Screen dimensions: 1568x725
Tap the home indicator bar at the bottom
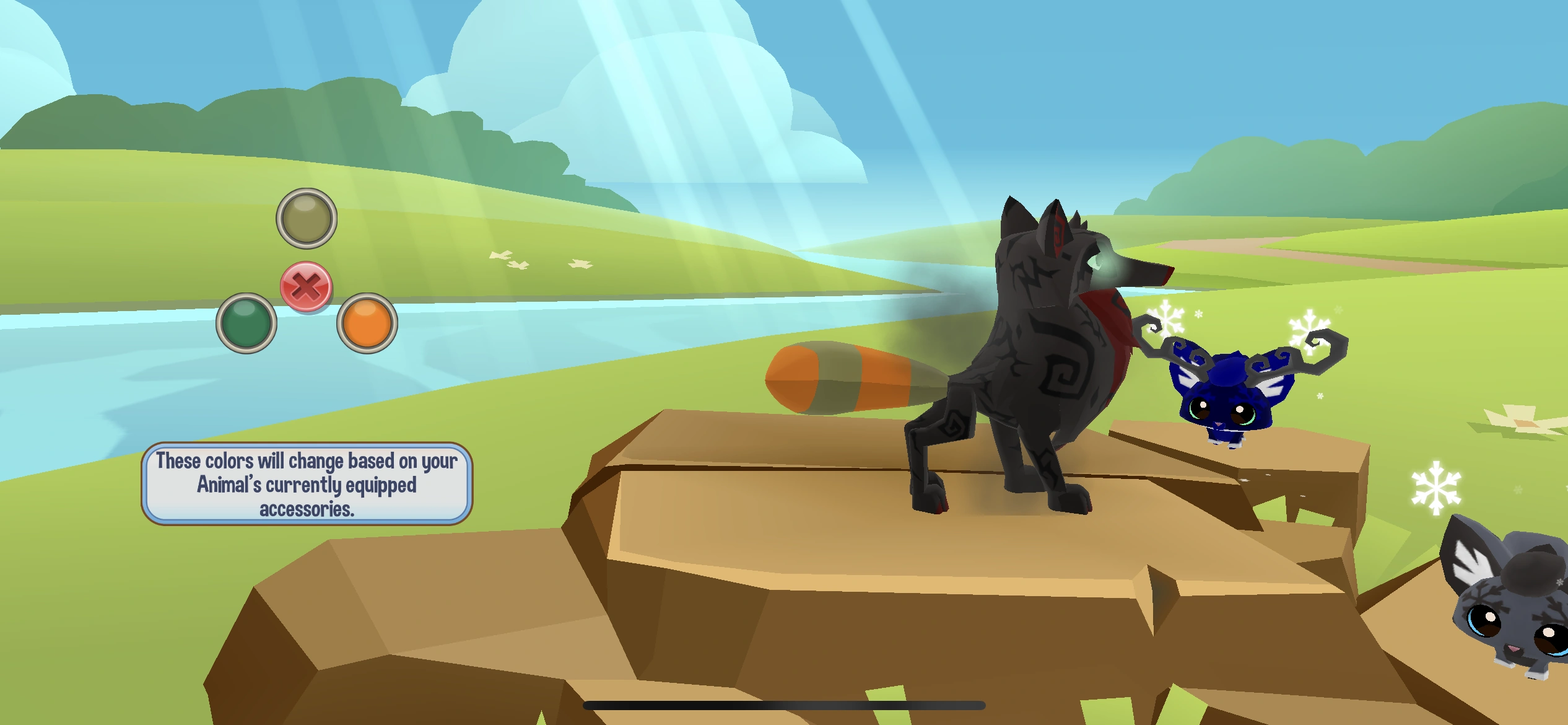coord(784,705)
